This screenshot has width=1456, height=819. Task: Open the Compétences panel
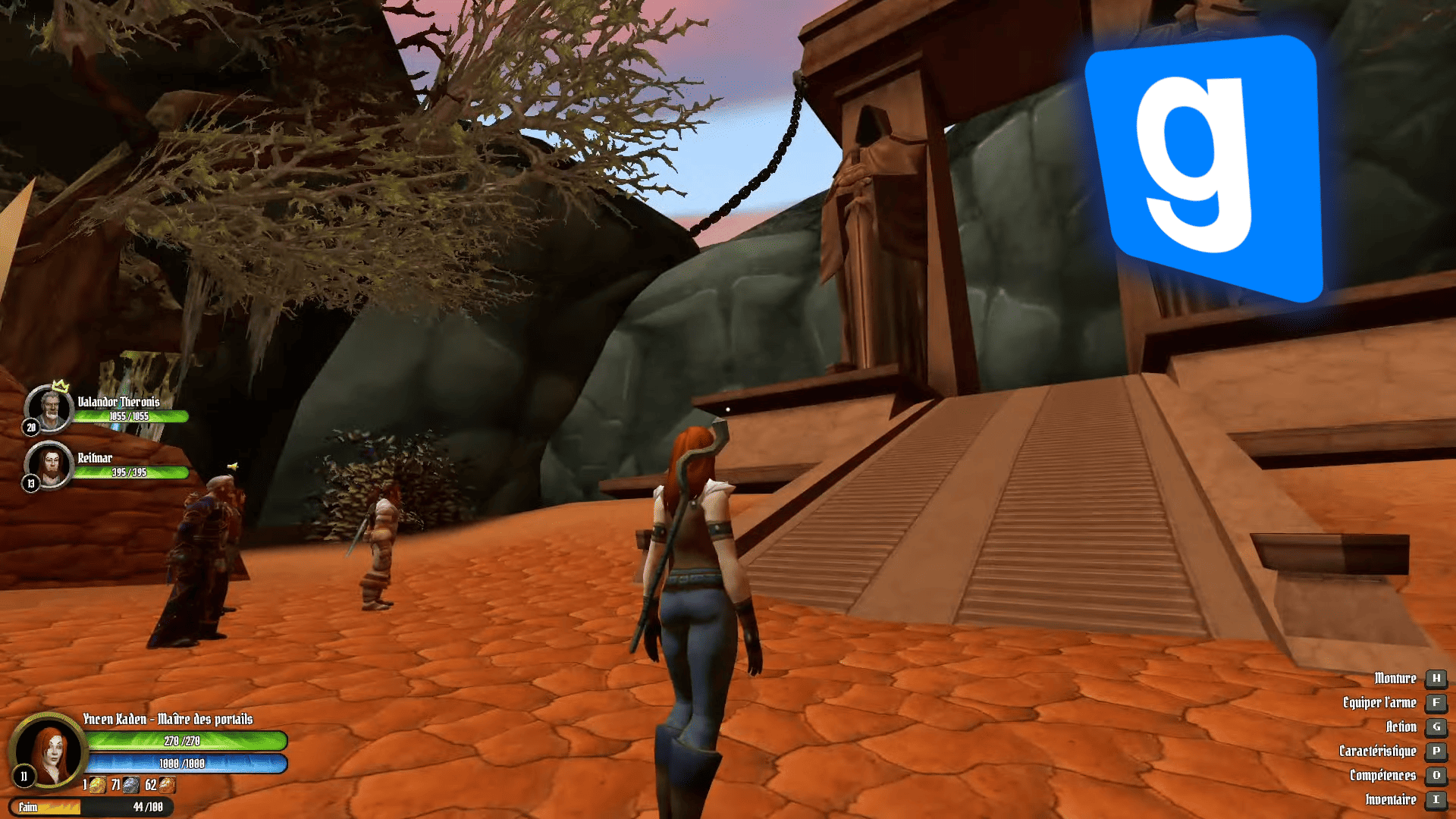[1385, 776]
